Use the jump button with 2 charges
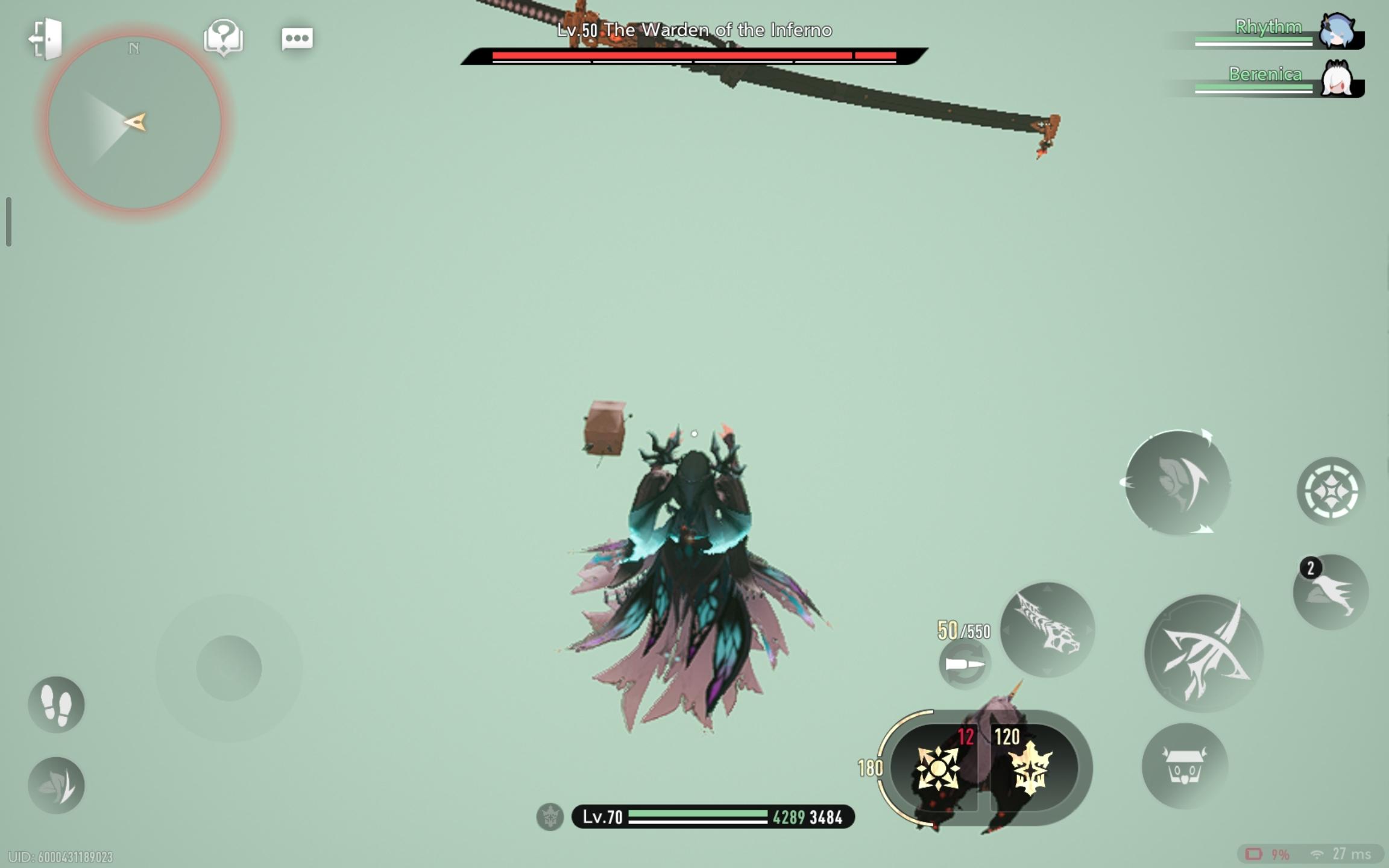The height and width of the screenshot is (868, 1389). [x=1331, y=593]
